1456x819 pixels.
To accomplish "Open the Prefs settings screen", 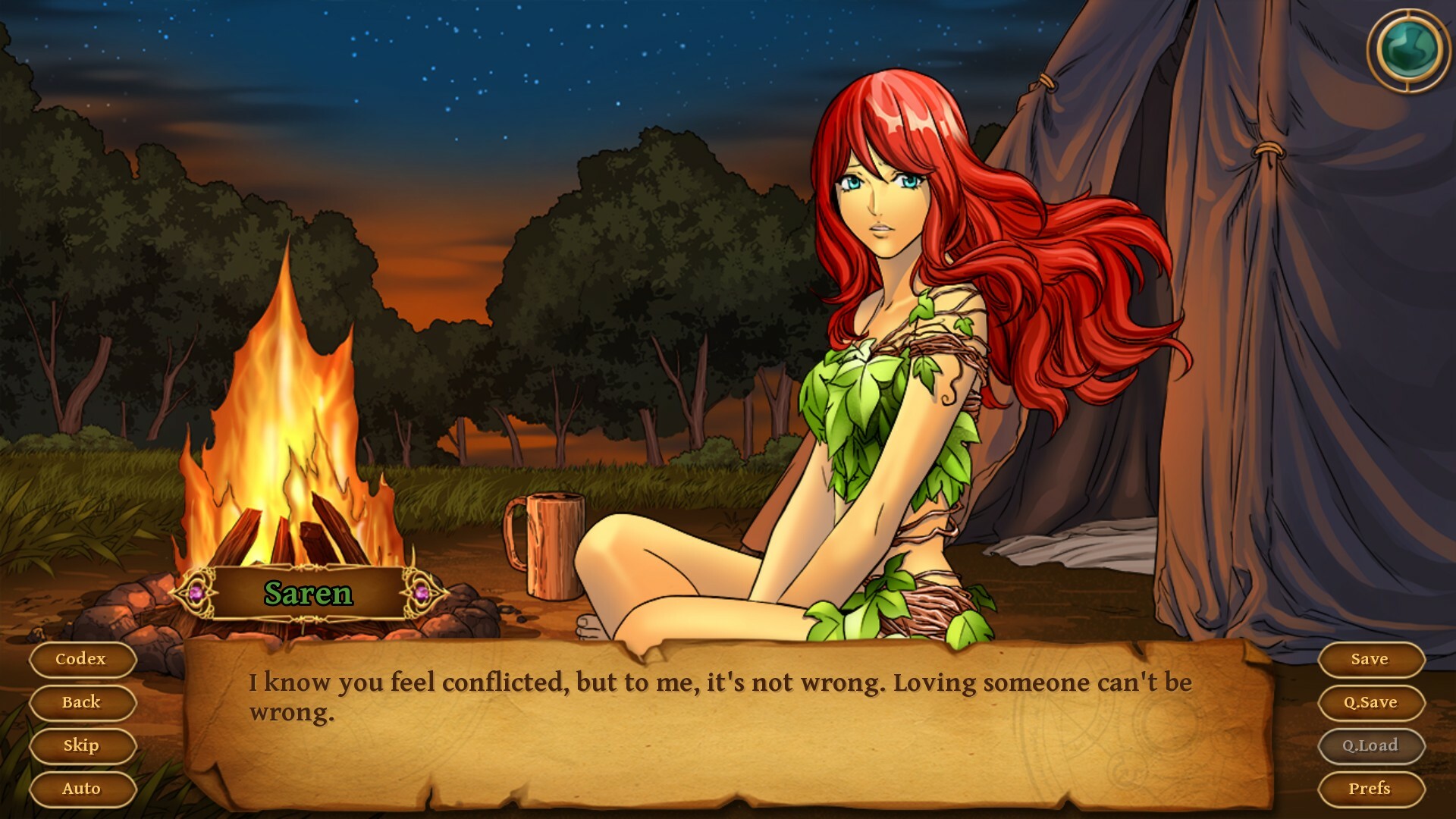I will [x=1371, y=789].
